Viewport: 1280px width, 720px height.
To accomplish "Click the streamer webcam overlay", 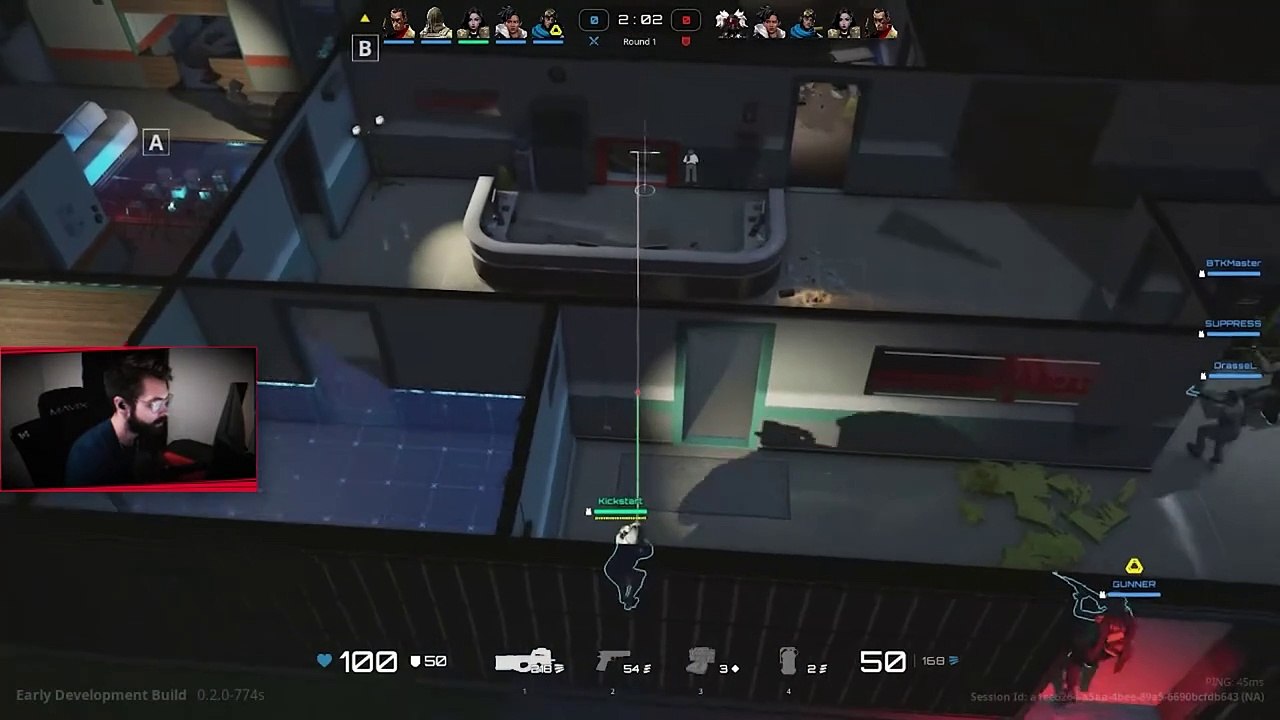I will pos(129,418).
